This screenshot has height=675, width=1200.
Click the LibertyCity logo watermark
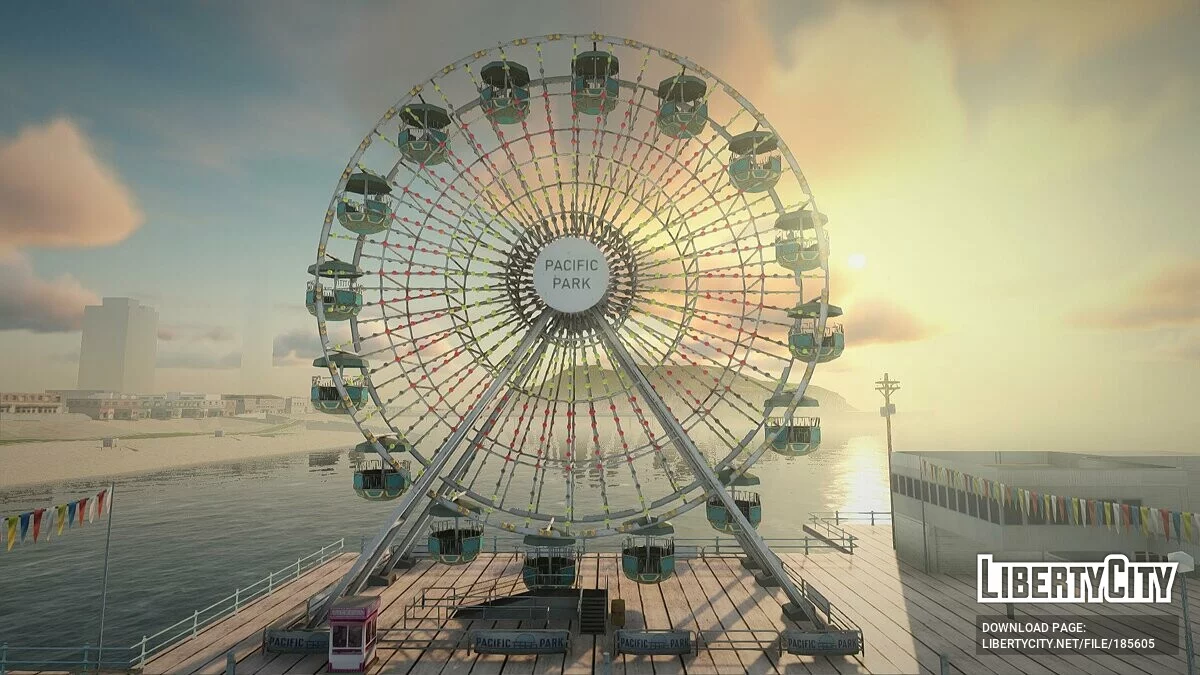point(1077,580)
